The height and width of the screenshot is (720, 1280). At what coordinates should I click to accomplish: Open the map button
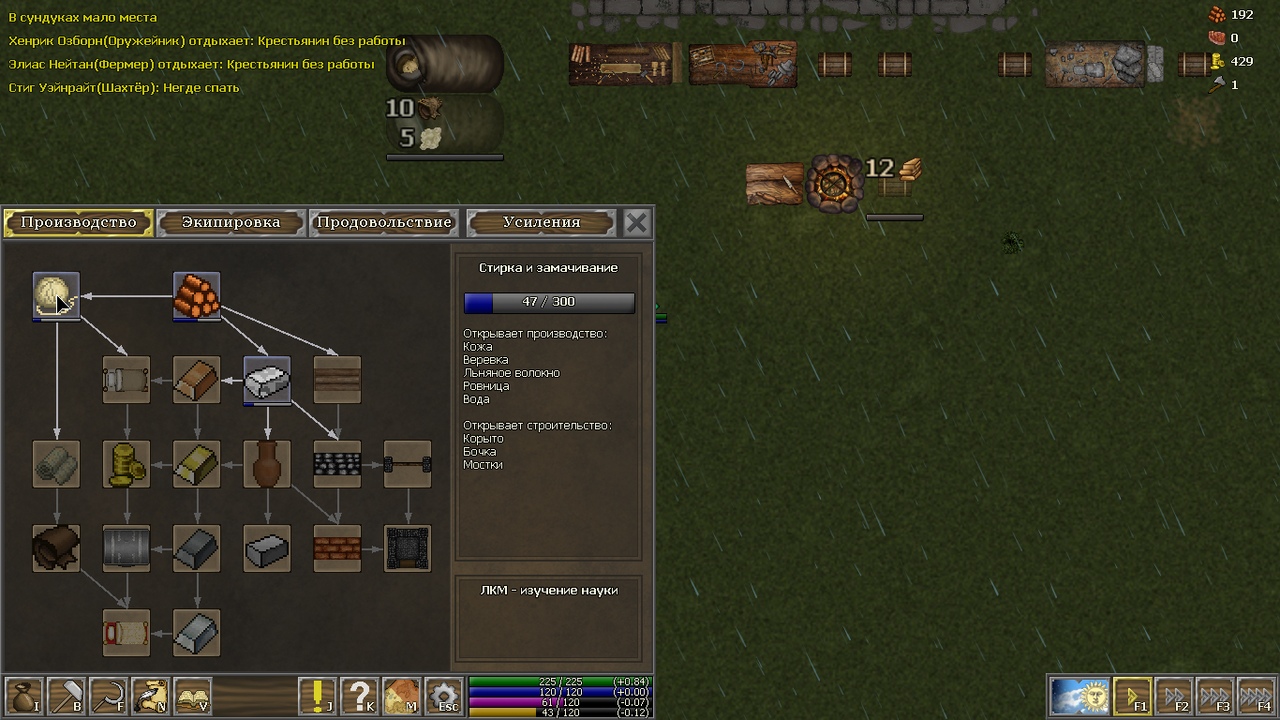[401, 696]
